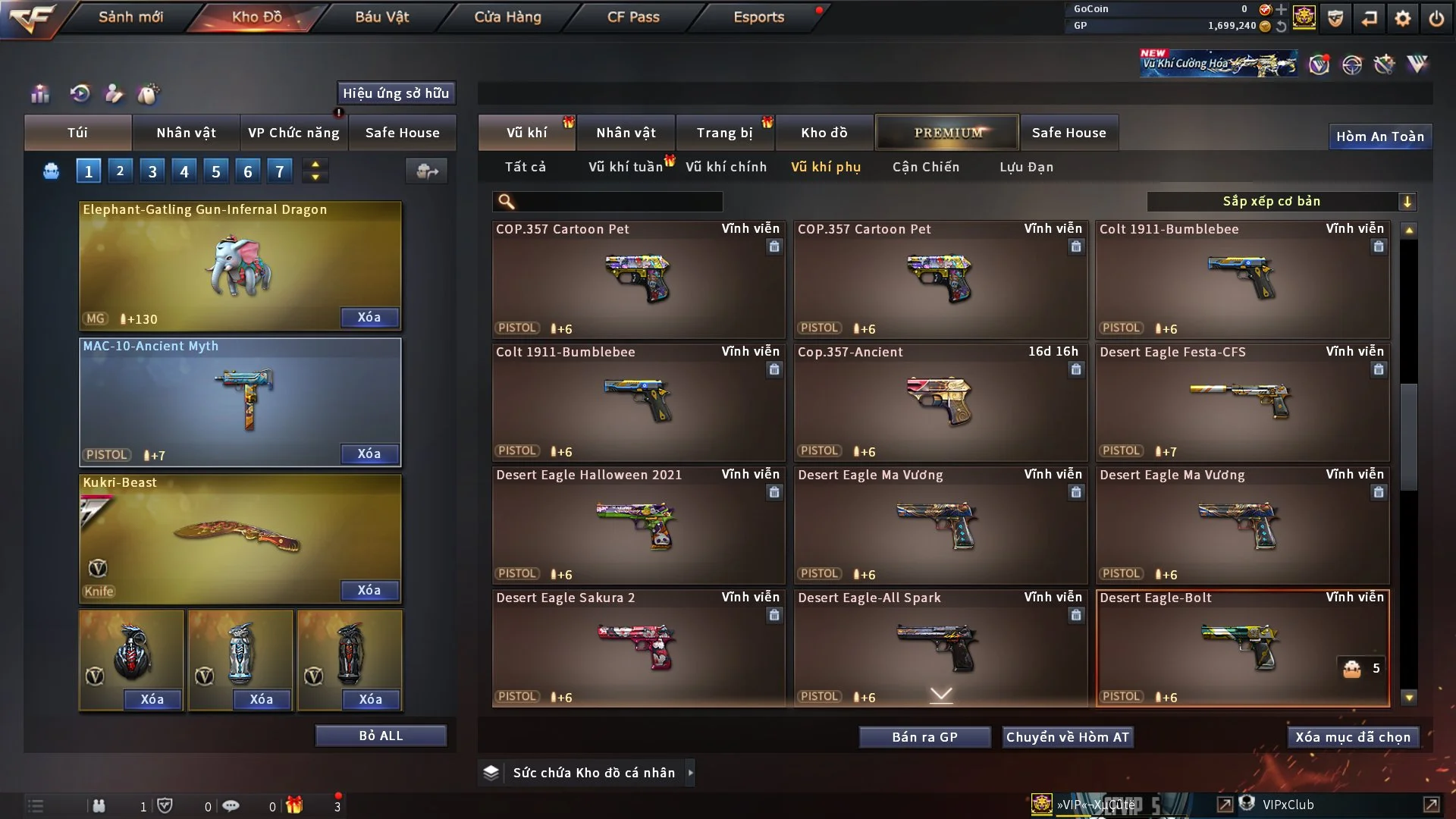Screen dimensions: 1456x819
Task: Click Chuyển về Hòm AT button
Action: click(x=1067, y=737)
